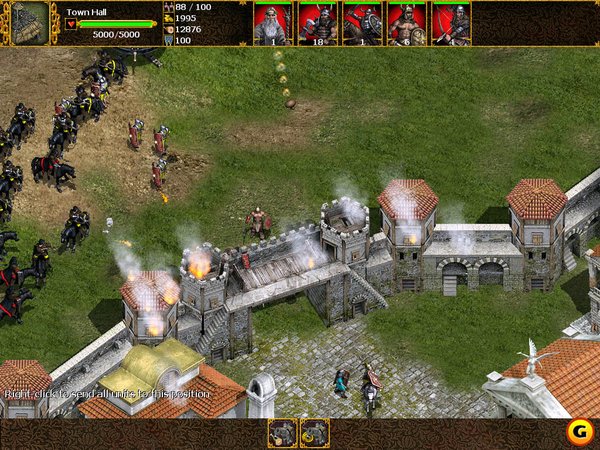Viewport: 600px width, 450px height.
Task: Pick the bare-chested horned warrior card
Action: pos(407,23)
